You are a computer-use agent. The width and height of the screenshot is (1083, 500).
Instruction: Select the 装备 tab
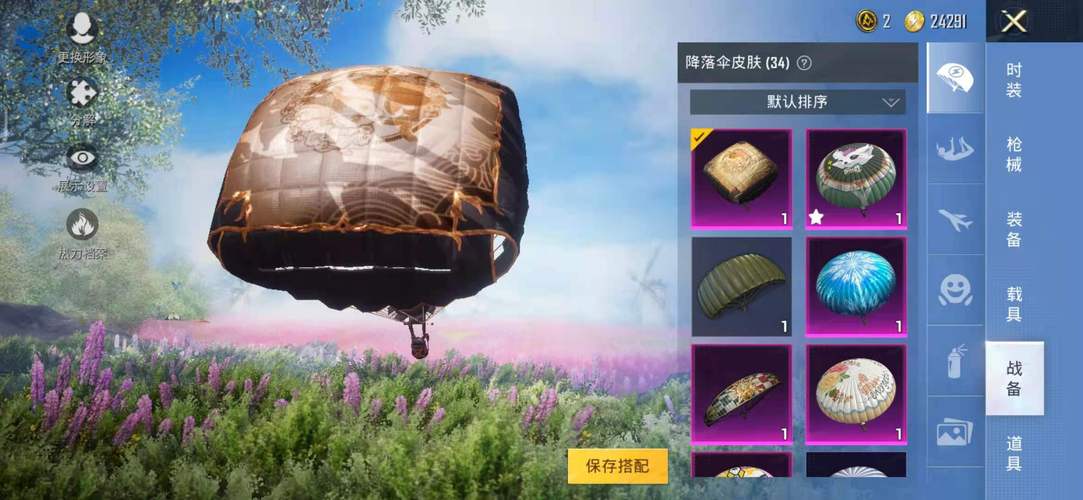click(x=1014, y=229)
